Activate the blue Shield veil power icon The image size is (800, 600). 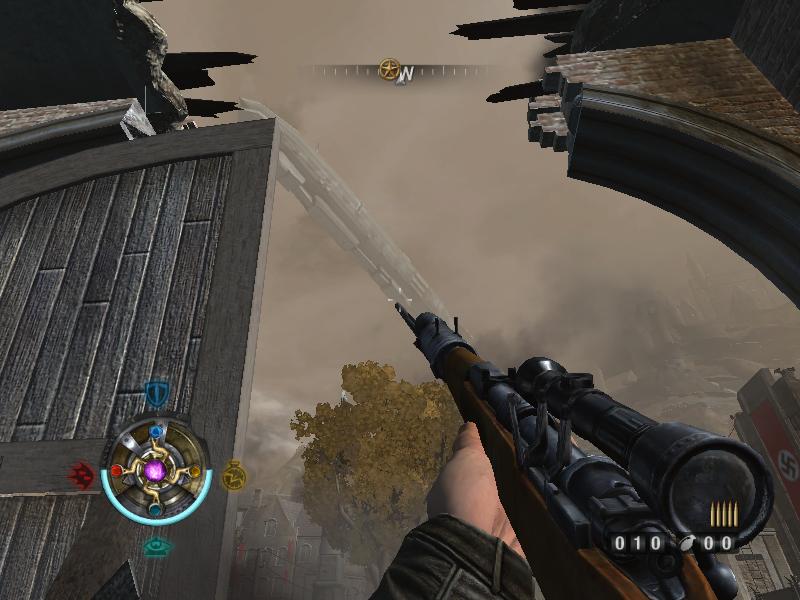(x=156, y=392)
